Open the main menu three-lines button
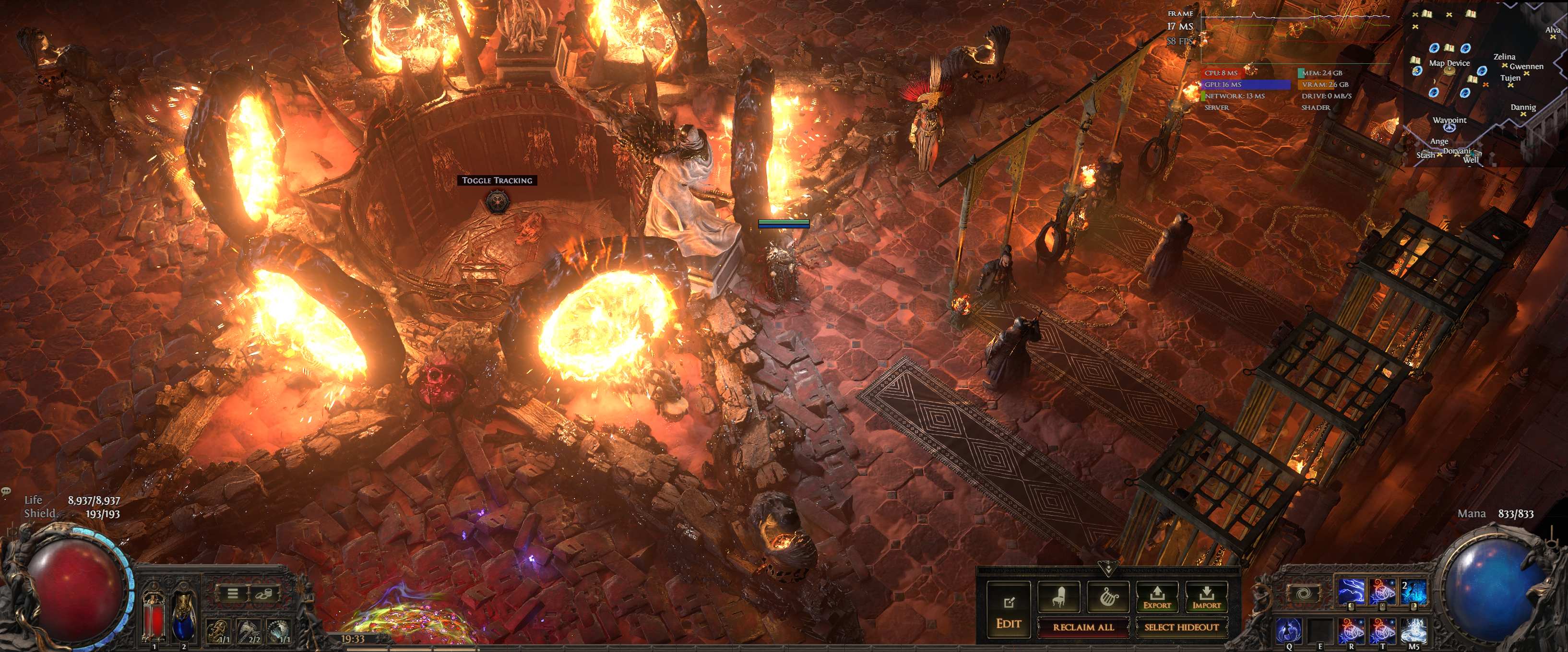The height and width of the screenshot is (652, 1568). click(x=233, y=593)
